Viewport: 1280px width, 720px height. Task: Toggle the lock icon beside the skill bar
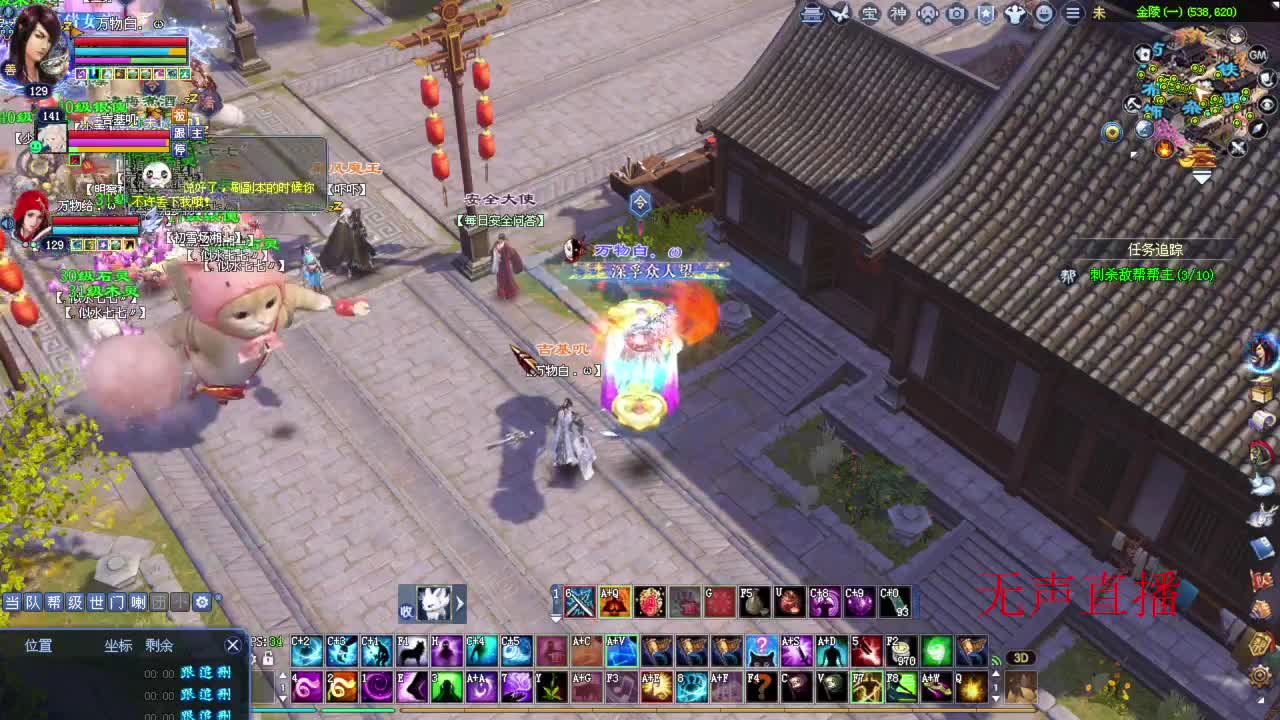point(268,658)
